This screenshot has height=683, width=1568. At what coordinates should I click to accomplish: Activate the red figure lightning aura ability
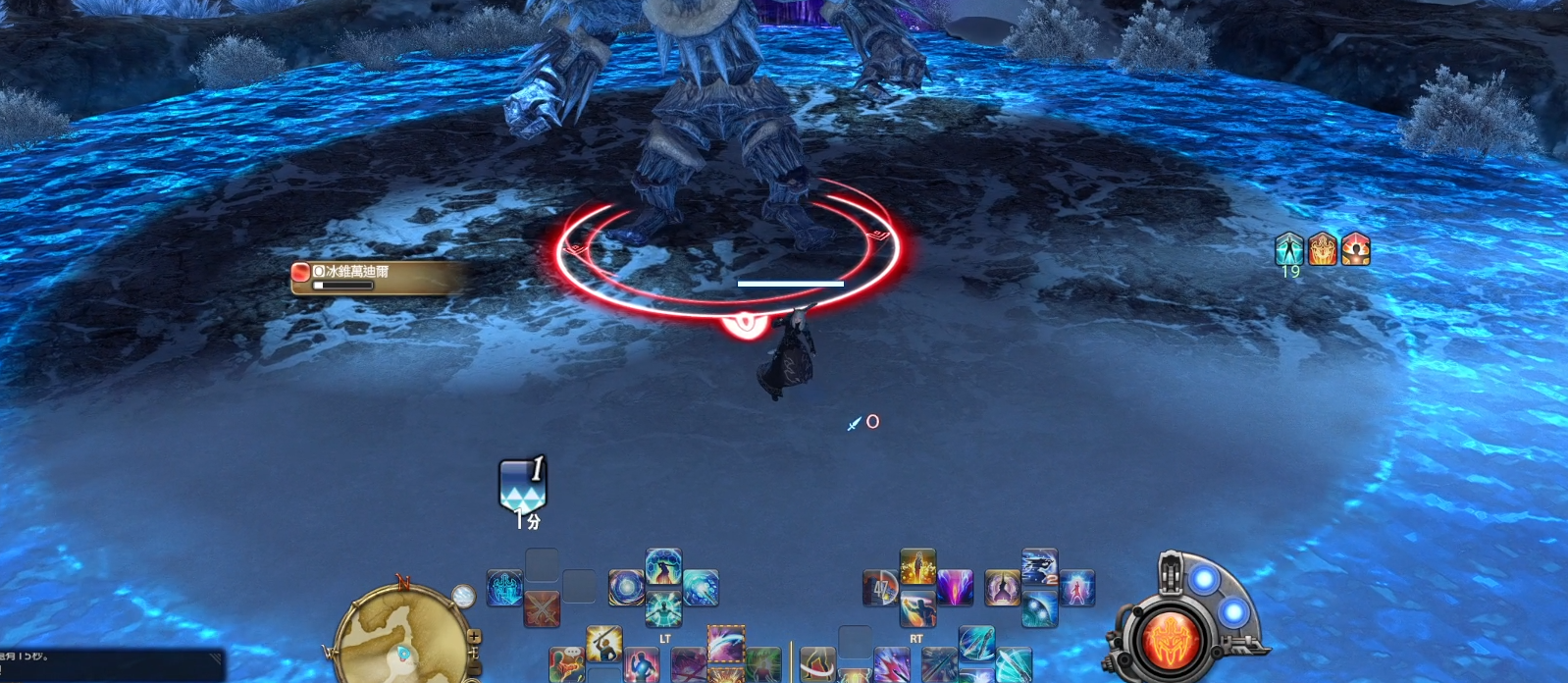(1076, 588)
